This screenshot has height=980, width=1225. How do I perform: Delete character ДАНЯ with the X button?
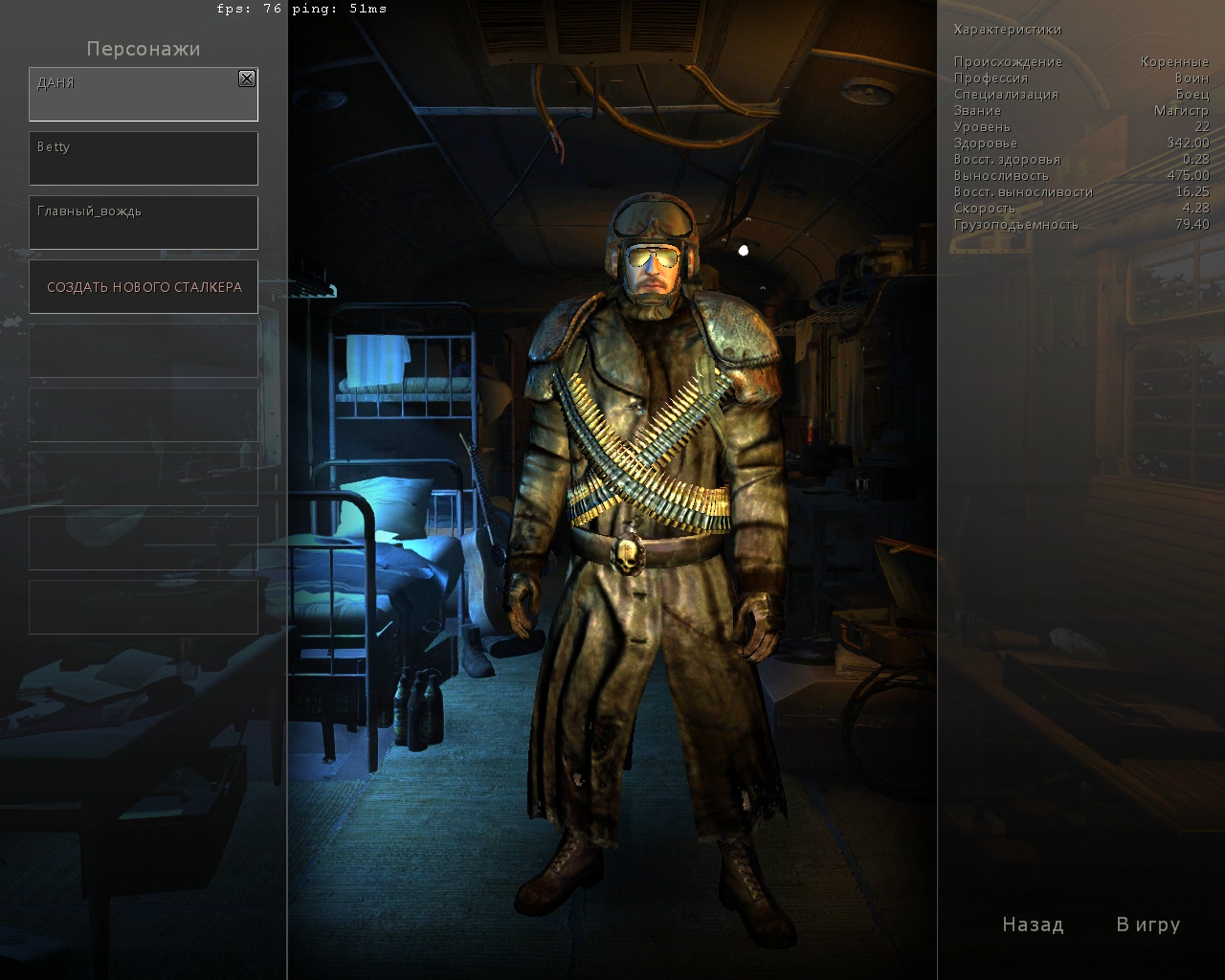coord(247,78)
